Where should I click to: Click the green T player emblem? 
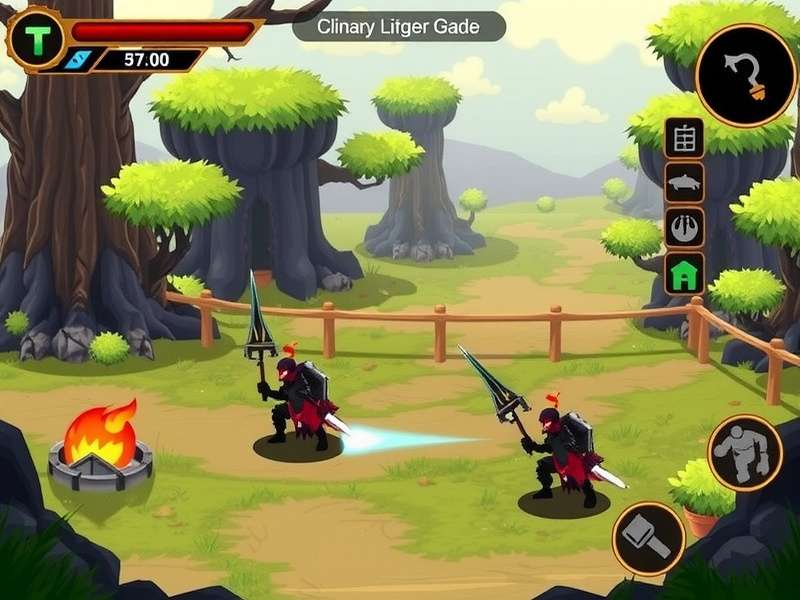37,41
